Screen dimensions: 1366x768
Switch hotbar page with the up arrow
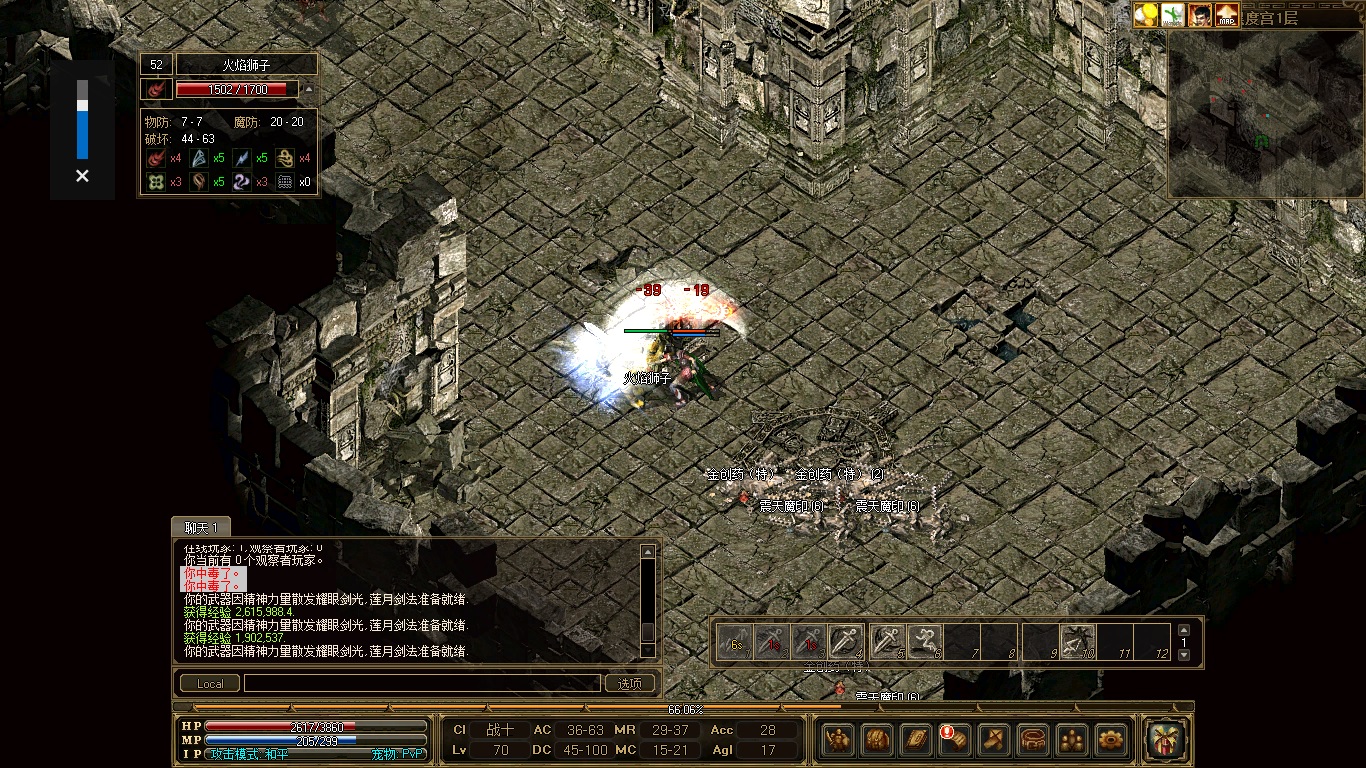click(x=1185, y=630)
